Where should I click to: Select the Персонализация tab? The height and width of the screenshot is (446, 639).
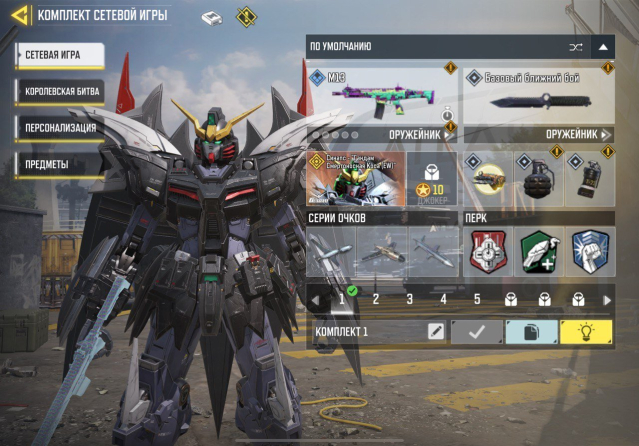point(60,128)
